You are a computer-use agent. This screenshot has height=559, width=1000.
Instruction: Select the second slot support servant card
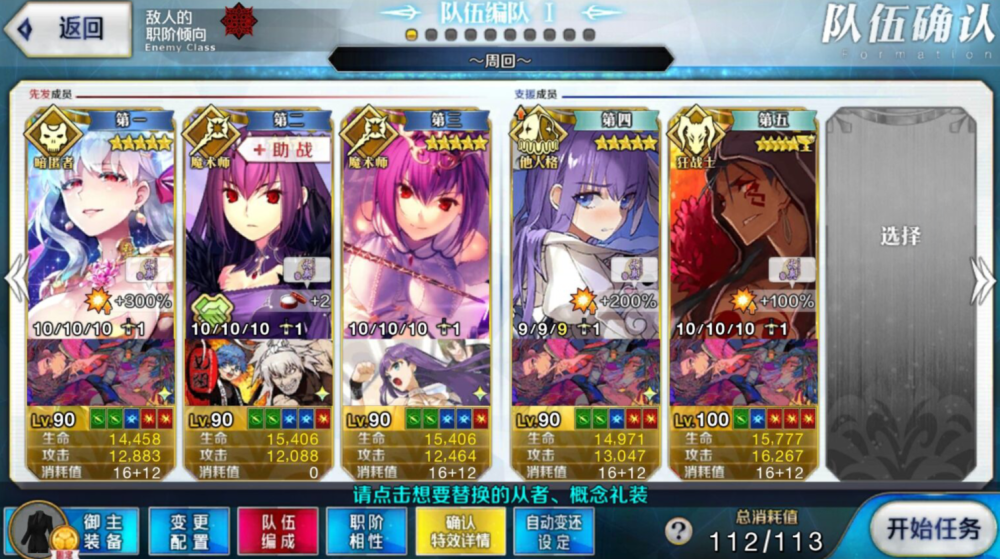(259, 230)
